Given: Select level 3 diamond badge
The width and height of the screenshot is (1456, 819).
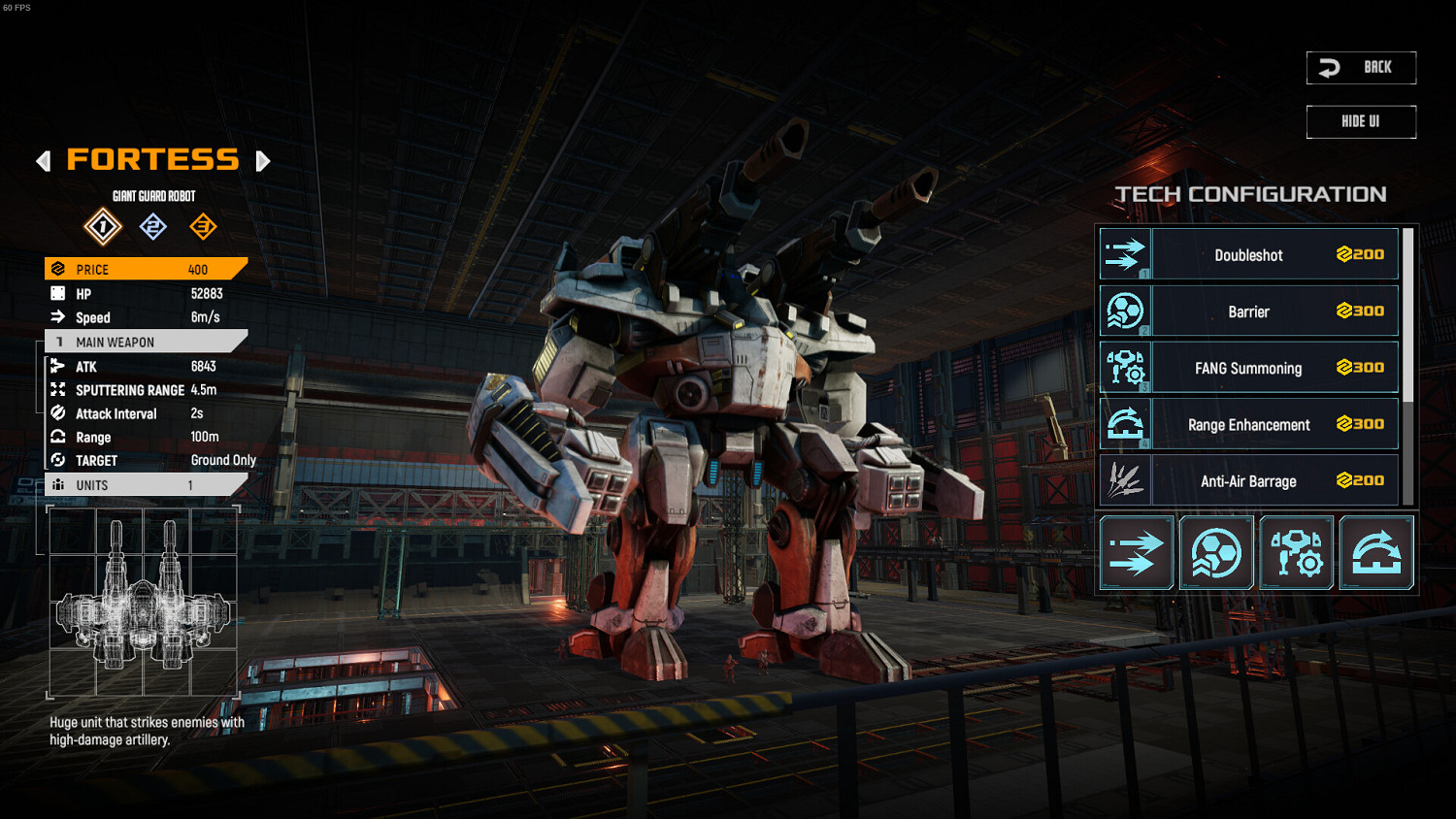Looking at the screenshot, I should coord(203,227).
